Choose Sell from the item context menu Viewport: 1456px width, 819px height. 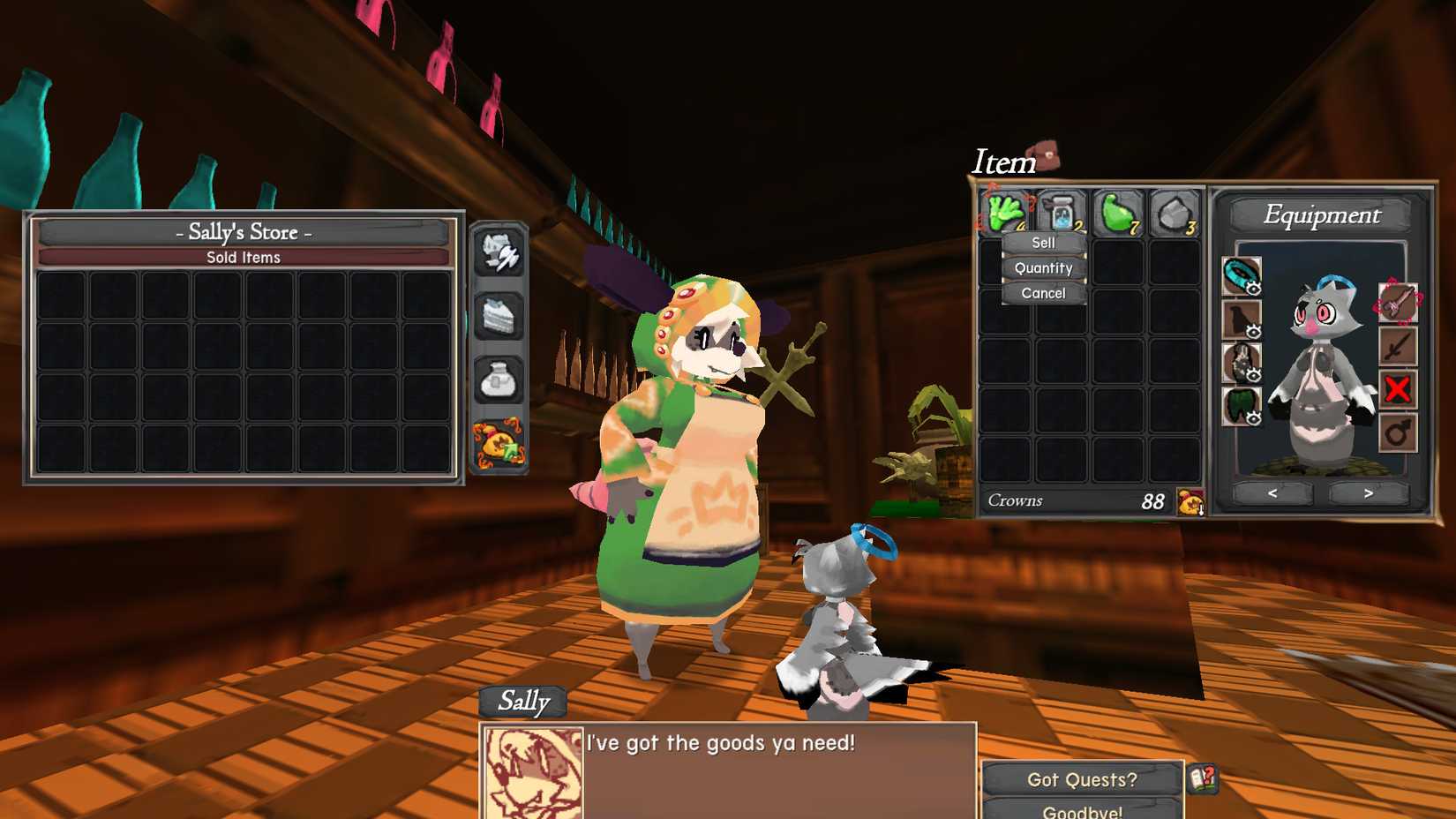pyautogui.click(x=1042, y=243)
